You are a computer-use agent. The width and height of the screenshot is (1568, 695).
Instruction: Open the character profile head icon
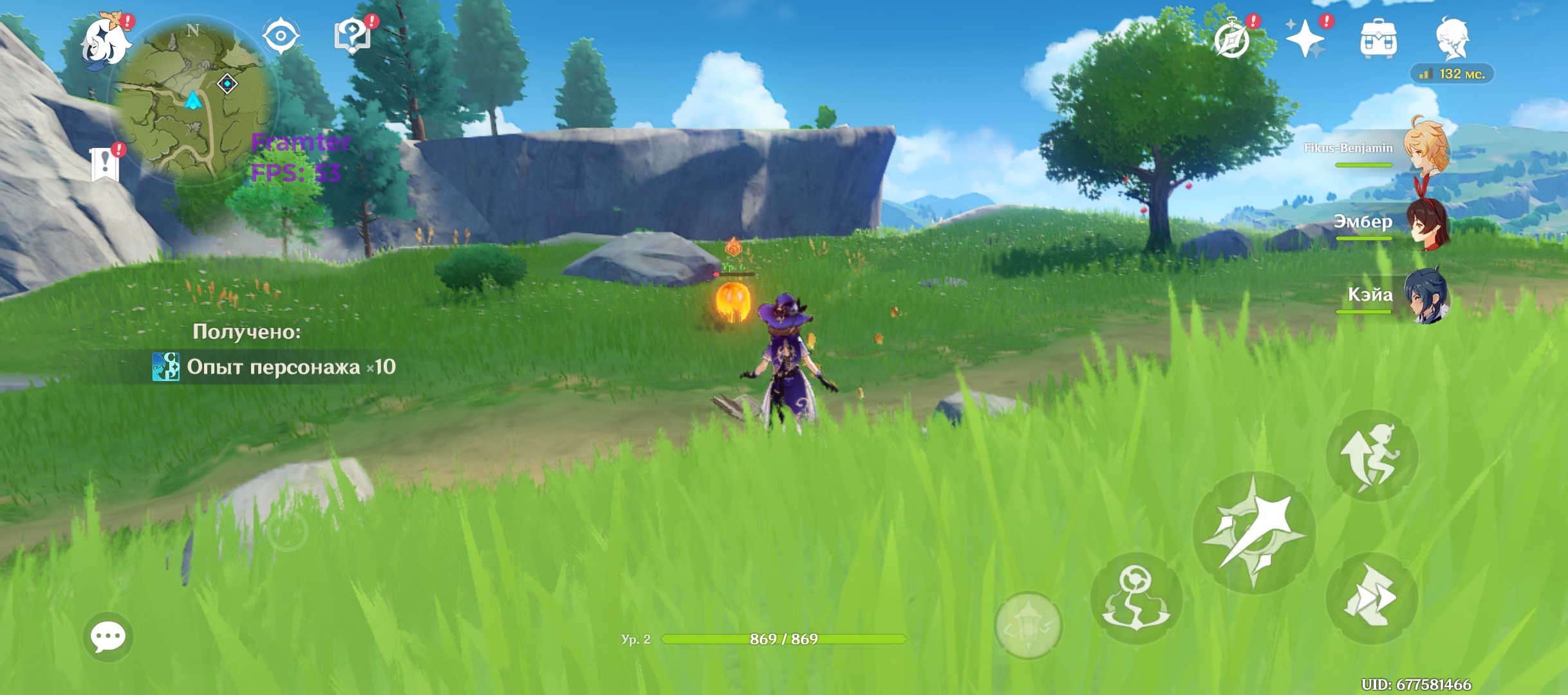(1452, 39)
